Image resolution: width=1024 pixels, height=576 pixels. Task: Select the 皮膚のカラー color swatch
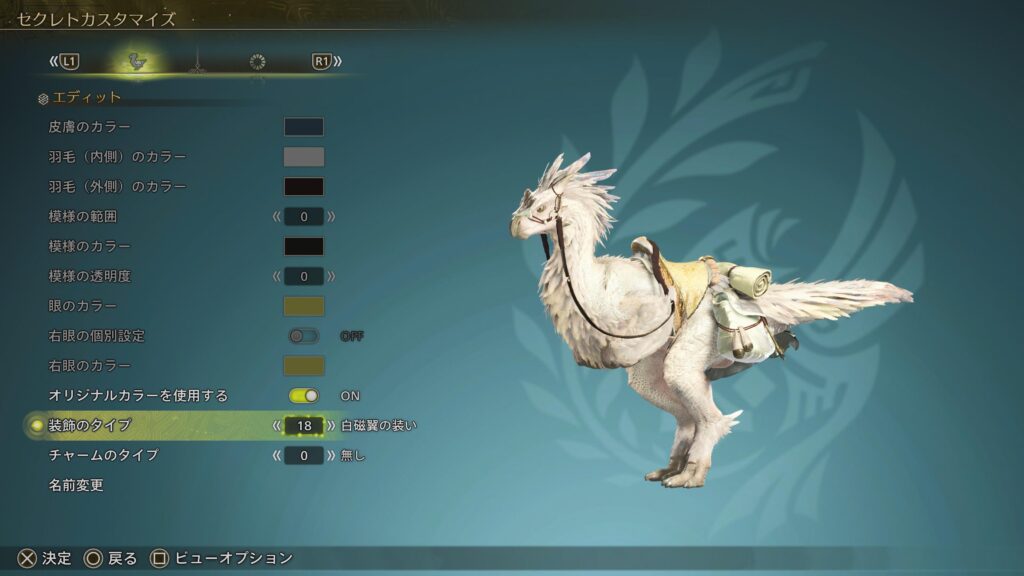(303, 127)
